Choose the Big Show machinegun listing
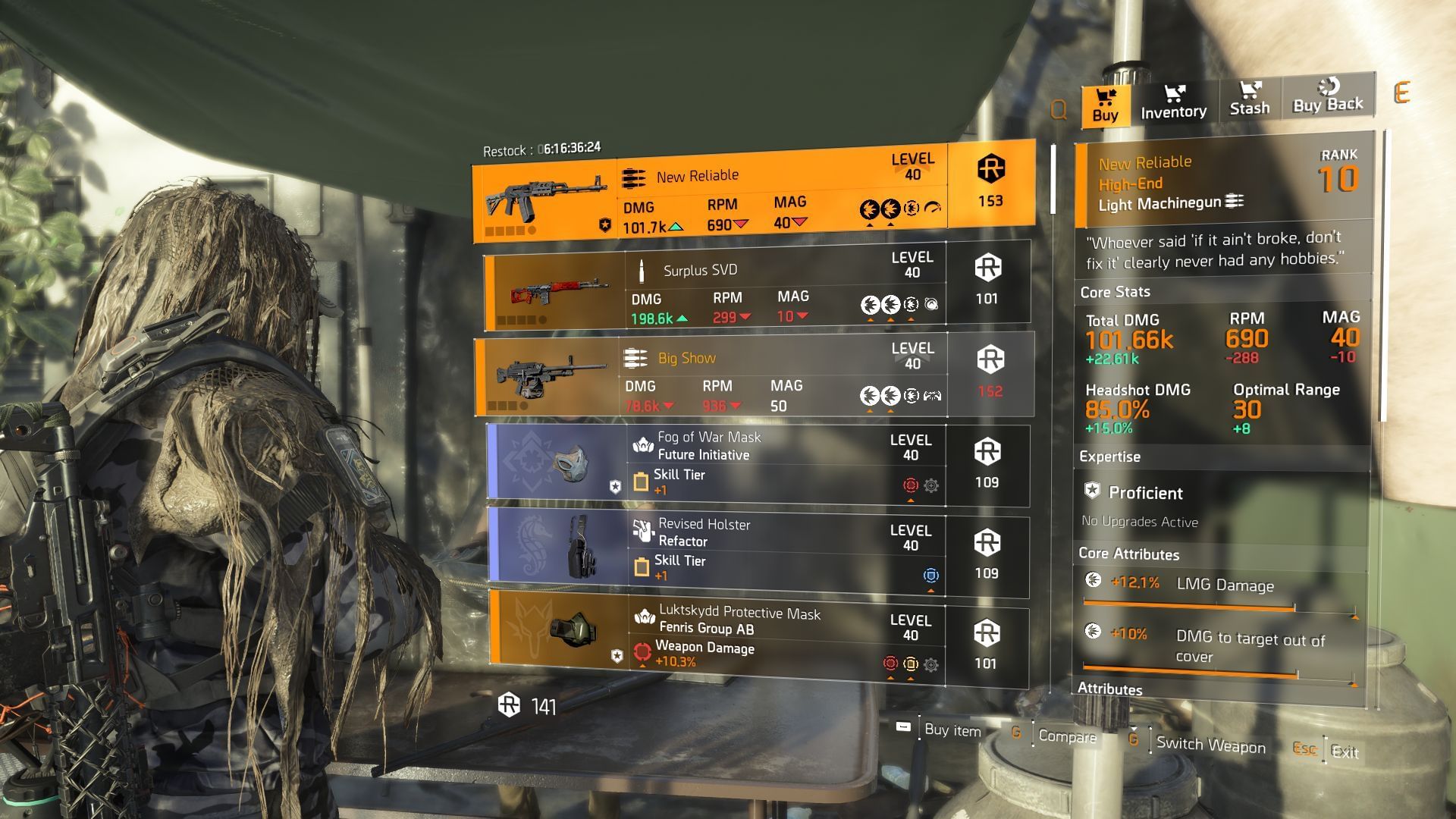The width and height of the screenshot is (1456, 819). point(755,374)
